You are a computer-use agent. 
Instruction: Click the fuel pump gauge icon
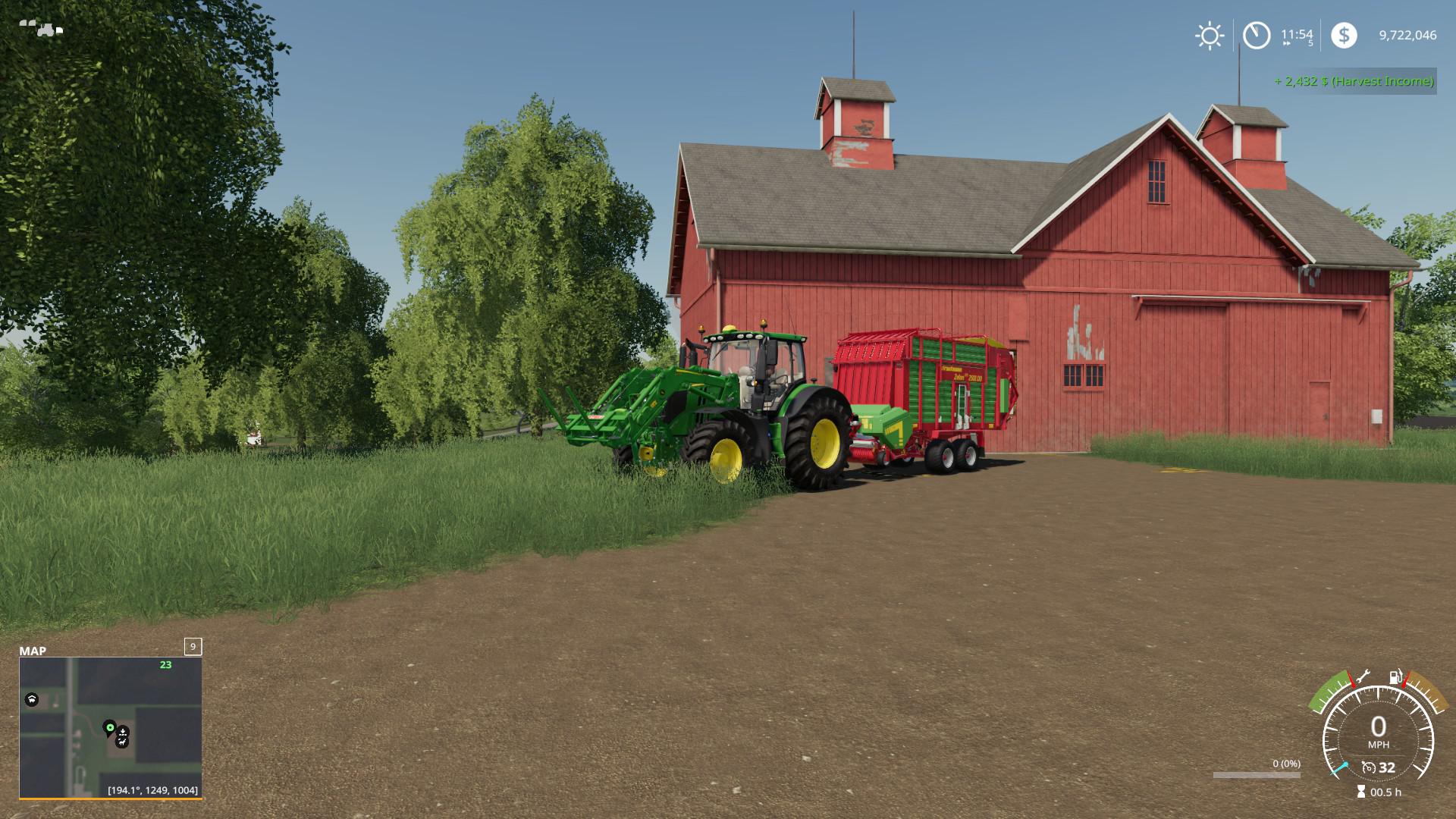1395,677
